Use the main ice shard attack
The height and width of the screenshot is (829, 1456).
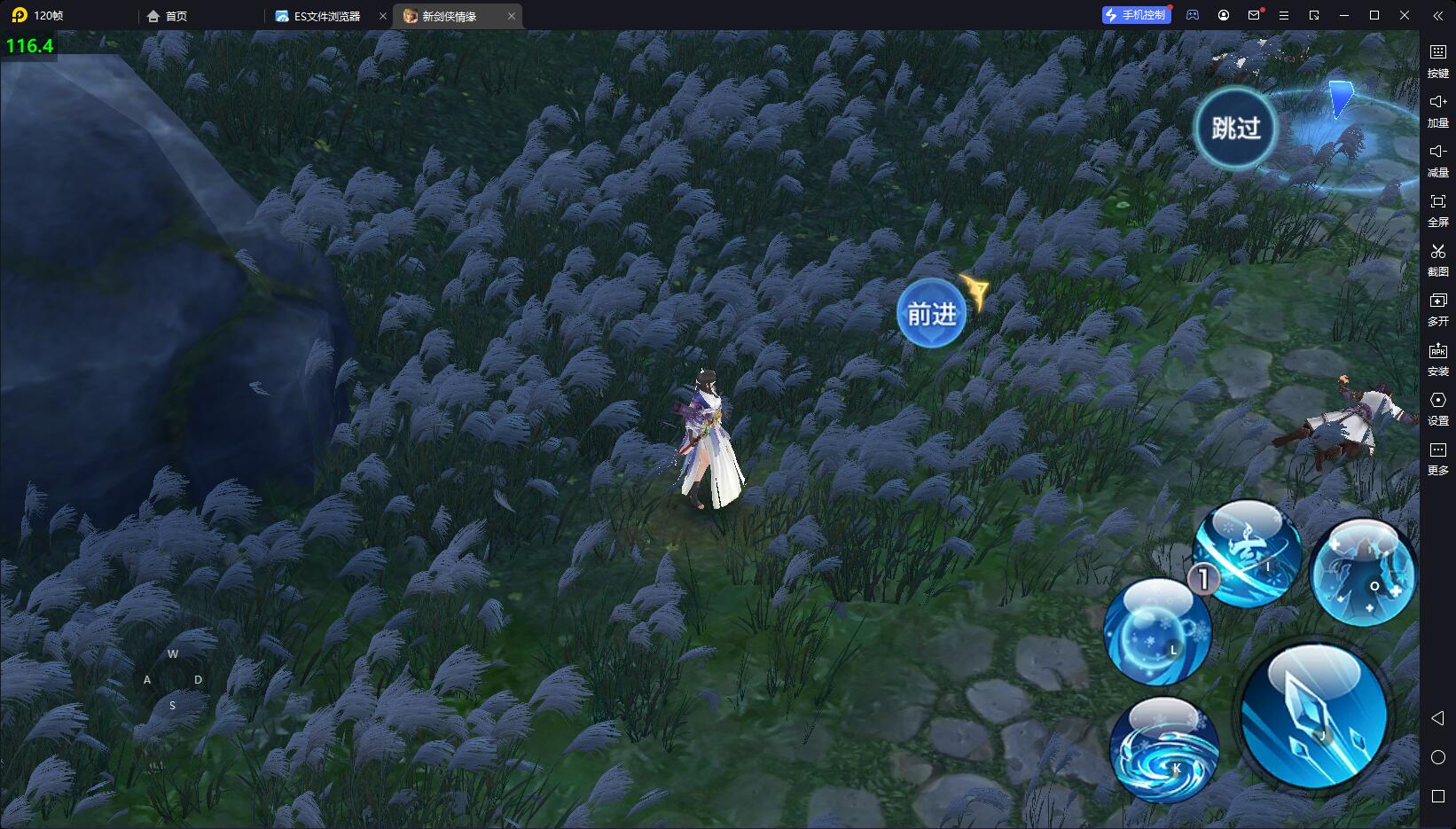pos(1314,716)
